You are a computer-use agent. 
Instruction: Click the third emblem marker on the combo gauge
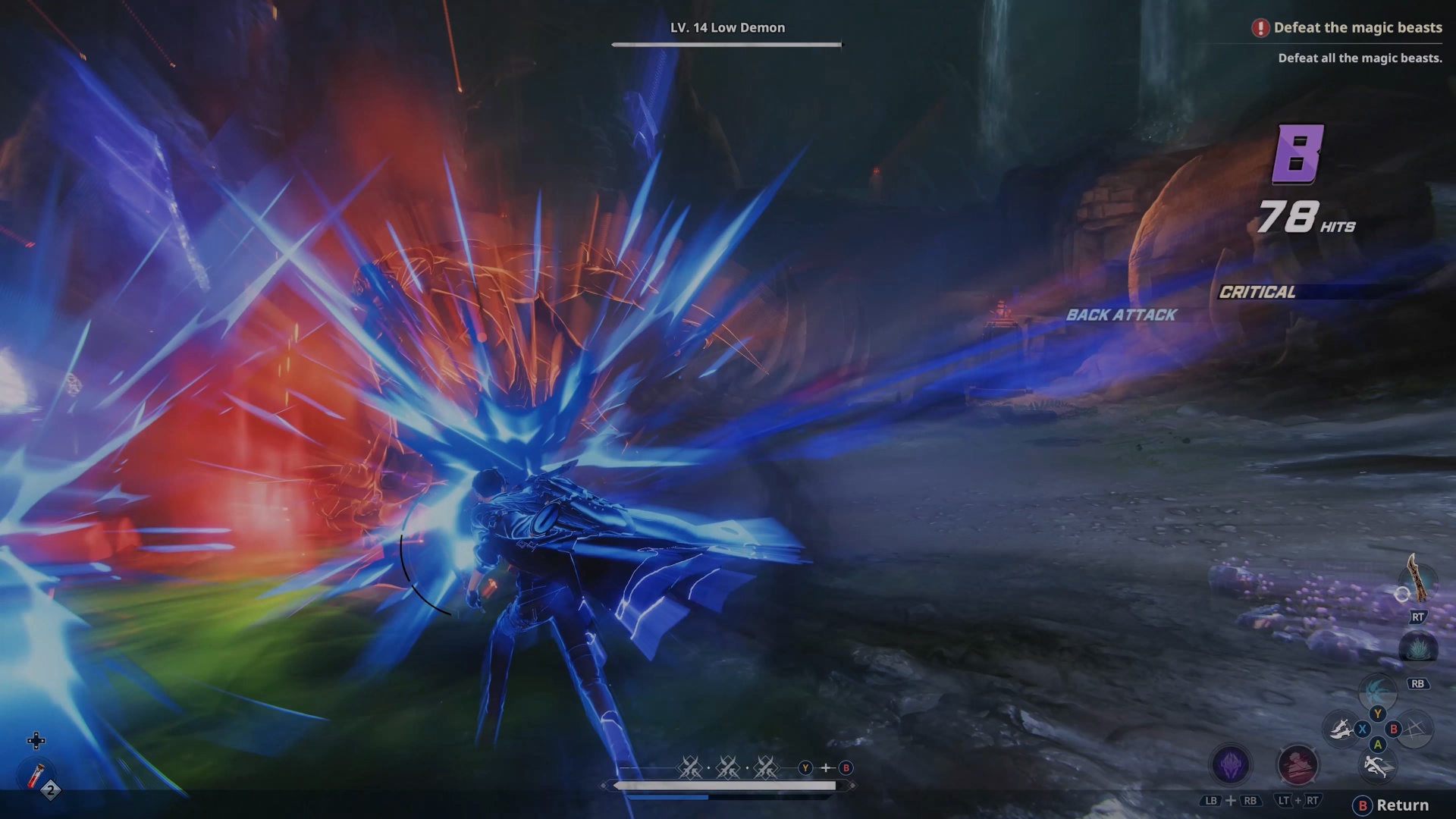(766, 768)
